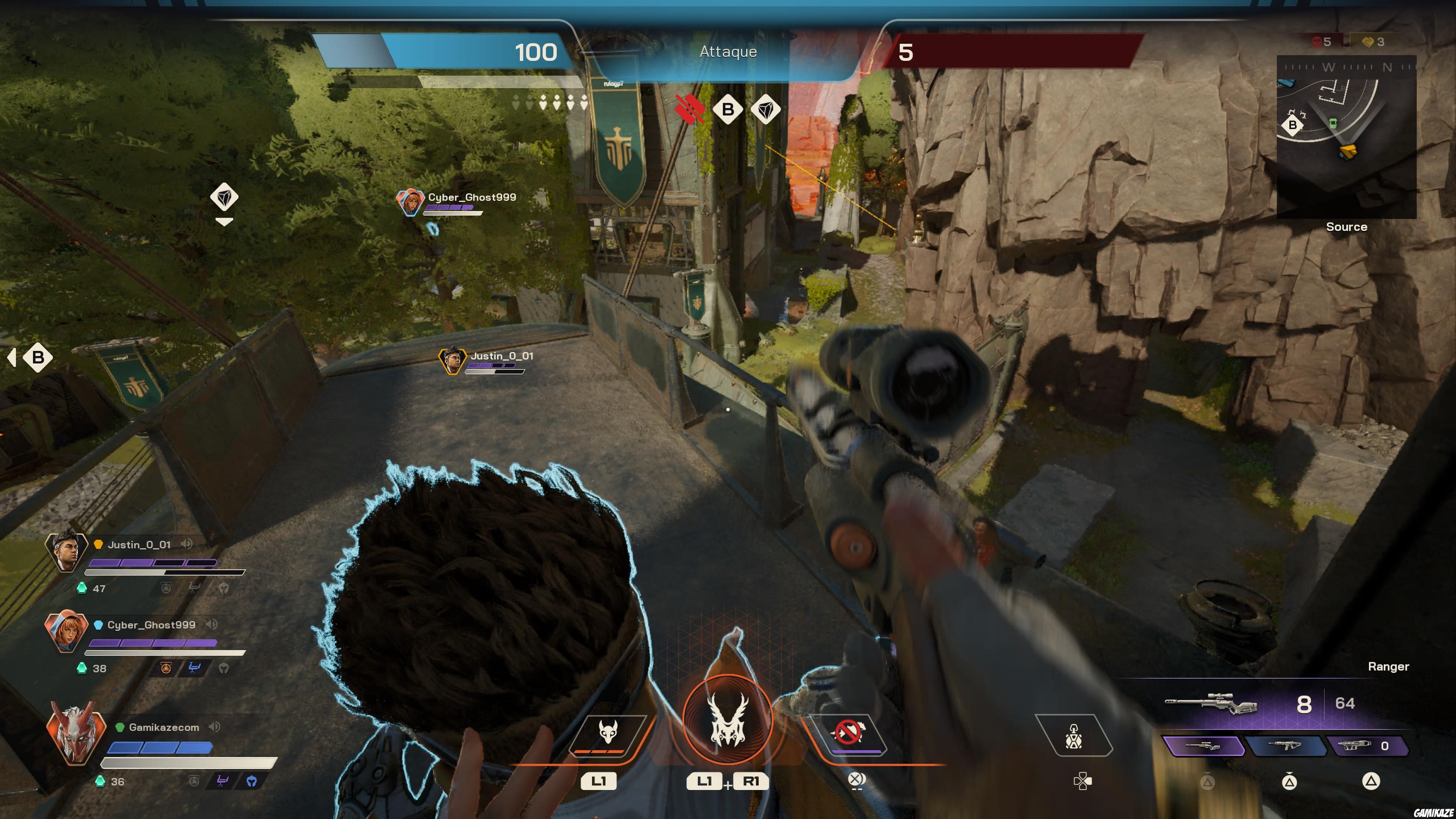Open the B objective marker at top center
The image size is (1456, 819).
pos(728,110)
